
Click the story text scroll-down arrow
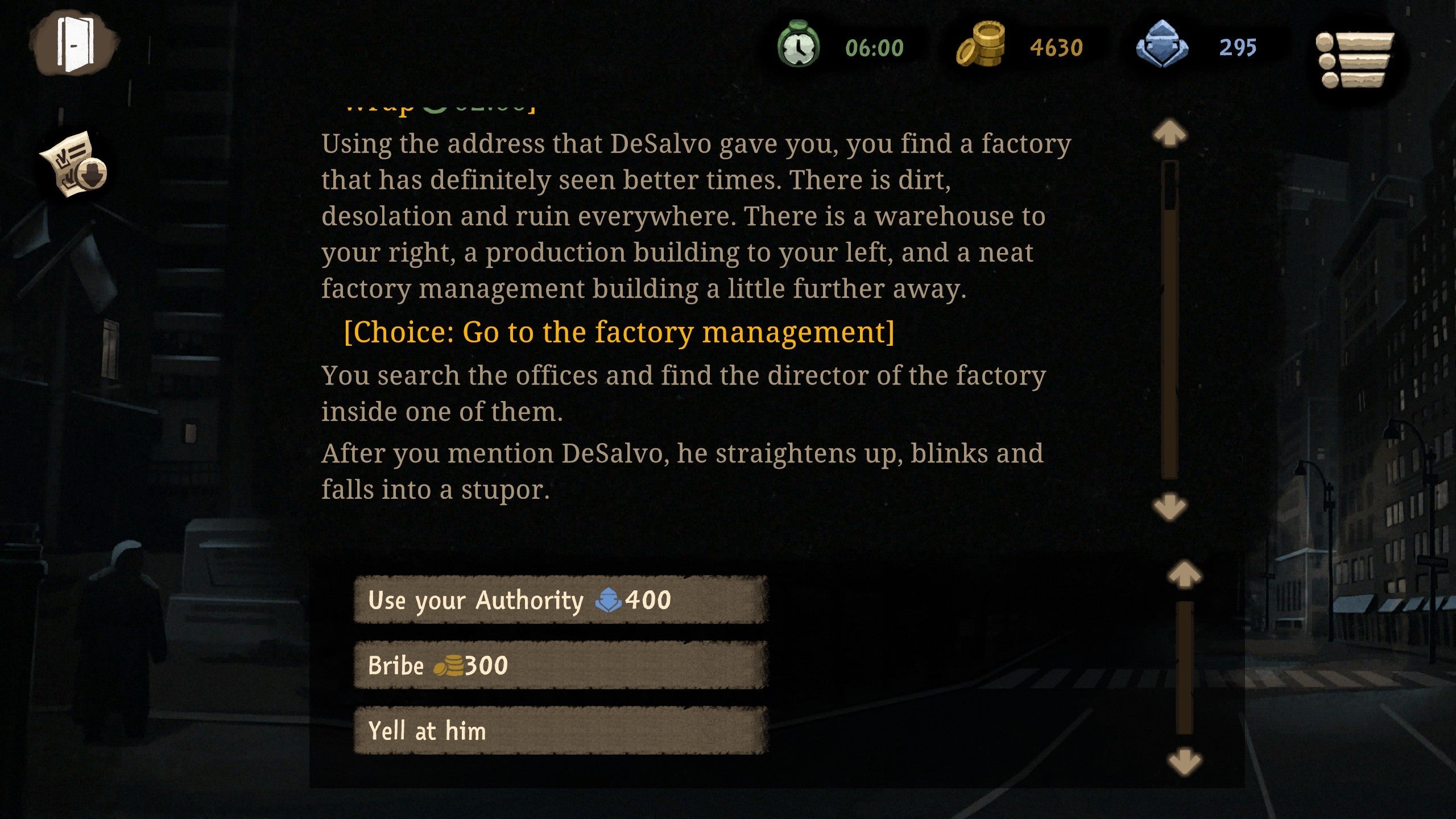coord(1169,507)
